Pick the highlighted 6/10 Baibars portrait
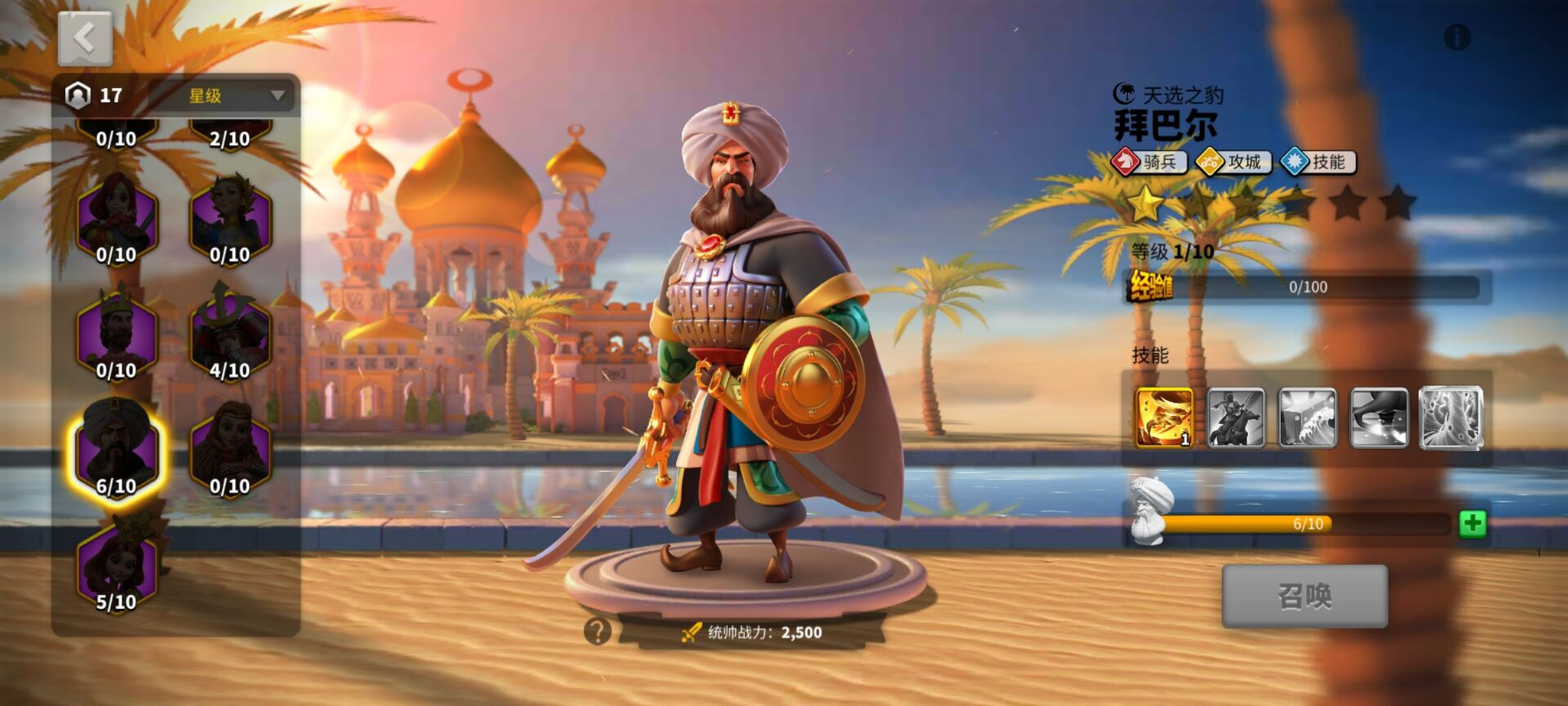This screenshot has width=1568, height=706. (116, 449)
